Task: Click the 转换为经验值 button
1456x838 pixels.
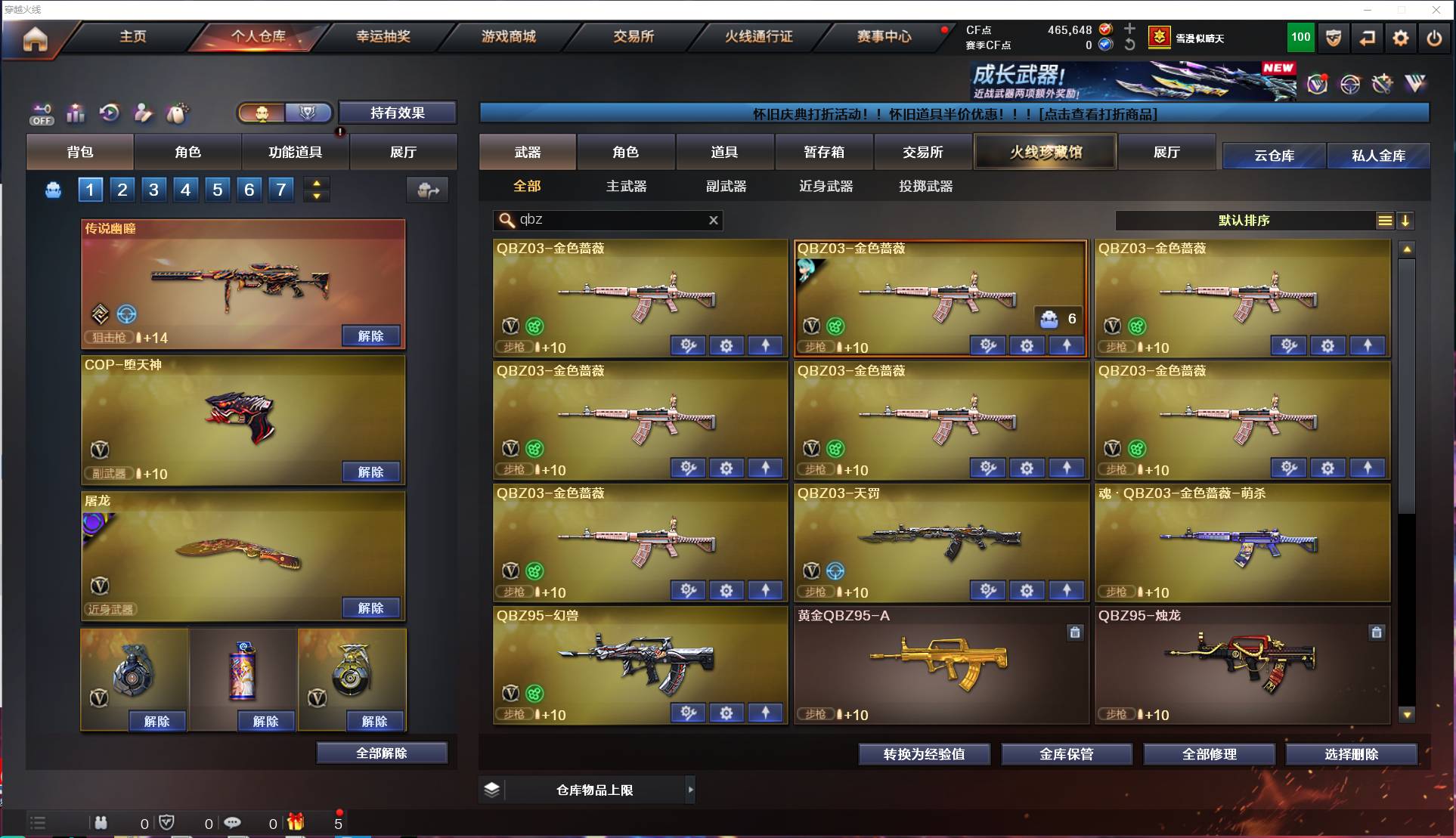Action: click(924, 753)
